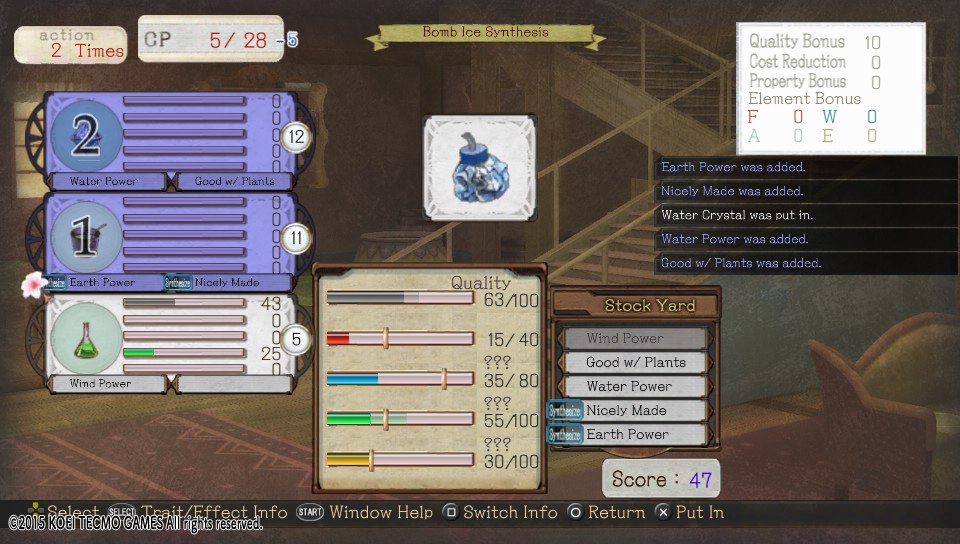Image resolution: width=960 pixels, height=544 pixels.
Task: Select the Nicely Made stock trait
Action: [634, 411]
